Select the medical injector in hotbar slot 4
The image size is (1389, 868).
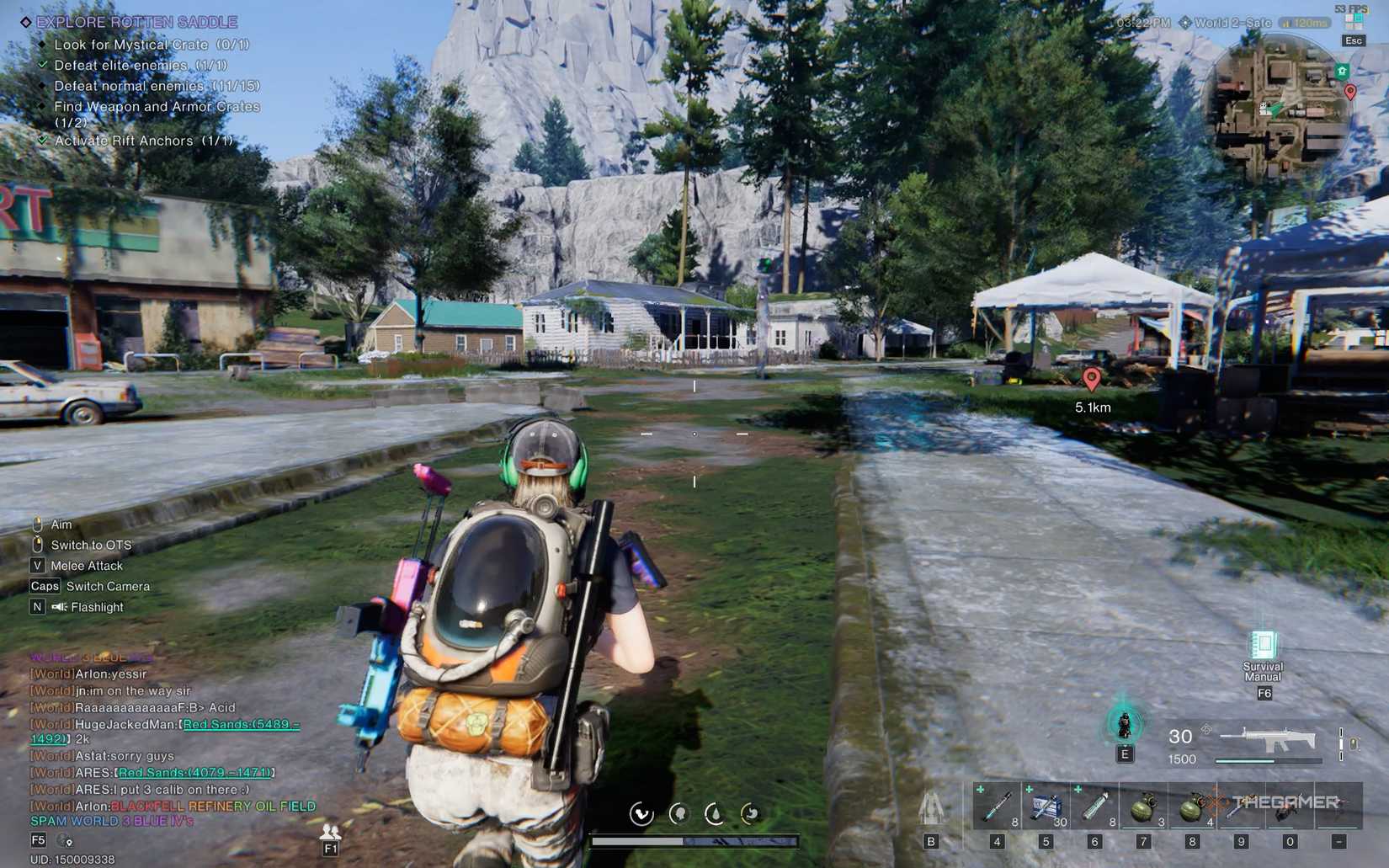coord(995,806)
